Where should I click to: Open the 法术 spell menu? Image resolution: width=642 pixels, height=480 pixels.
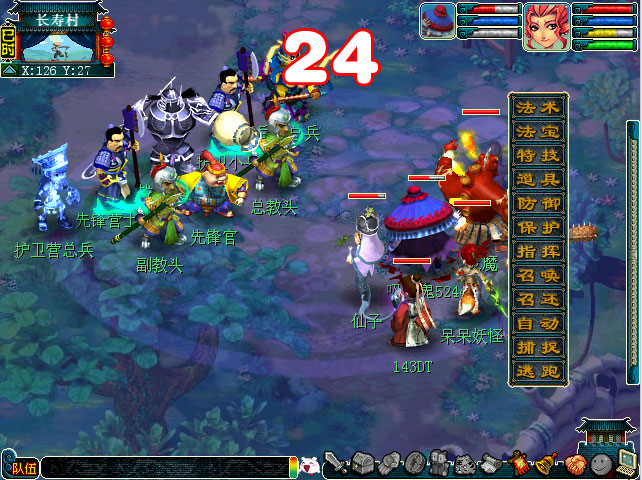click(539, 107)
